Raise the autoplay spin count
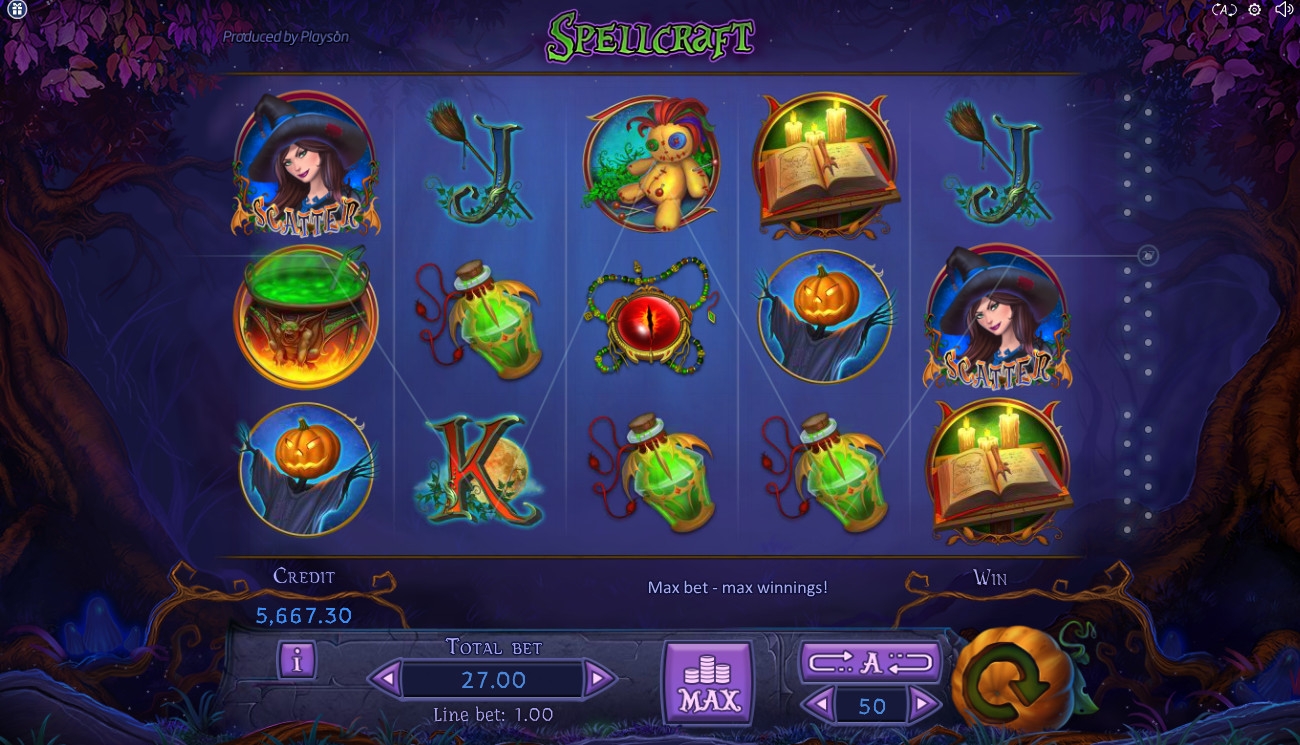The width and height of the screenshot is (1300, 745). pyautogui.click(x=925, y=706)
